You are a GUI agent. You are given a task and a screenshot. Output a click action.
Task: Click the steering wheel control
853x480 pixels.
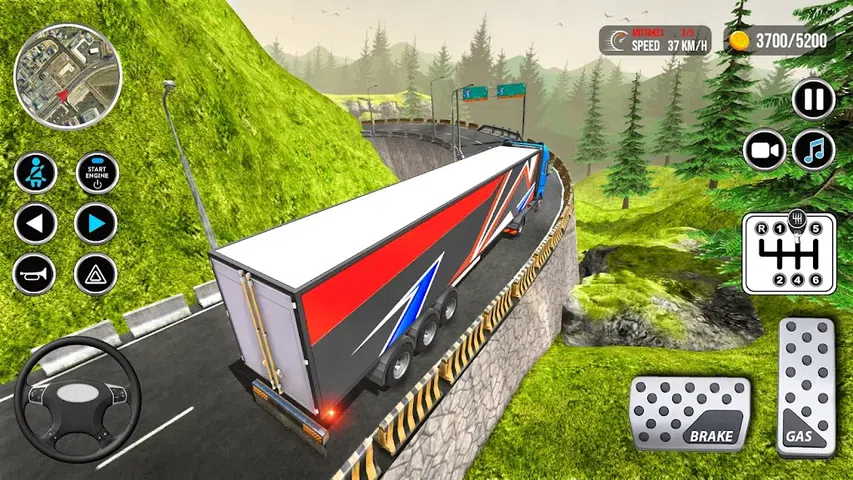pyautogui.click(x=78, y=400)
